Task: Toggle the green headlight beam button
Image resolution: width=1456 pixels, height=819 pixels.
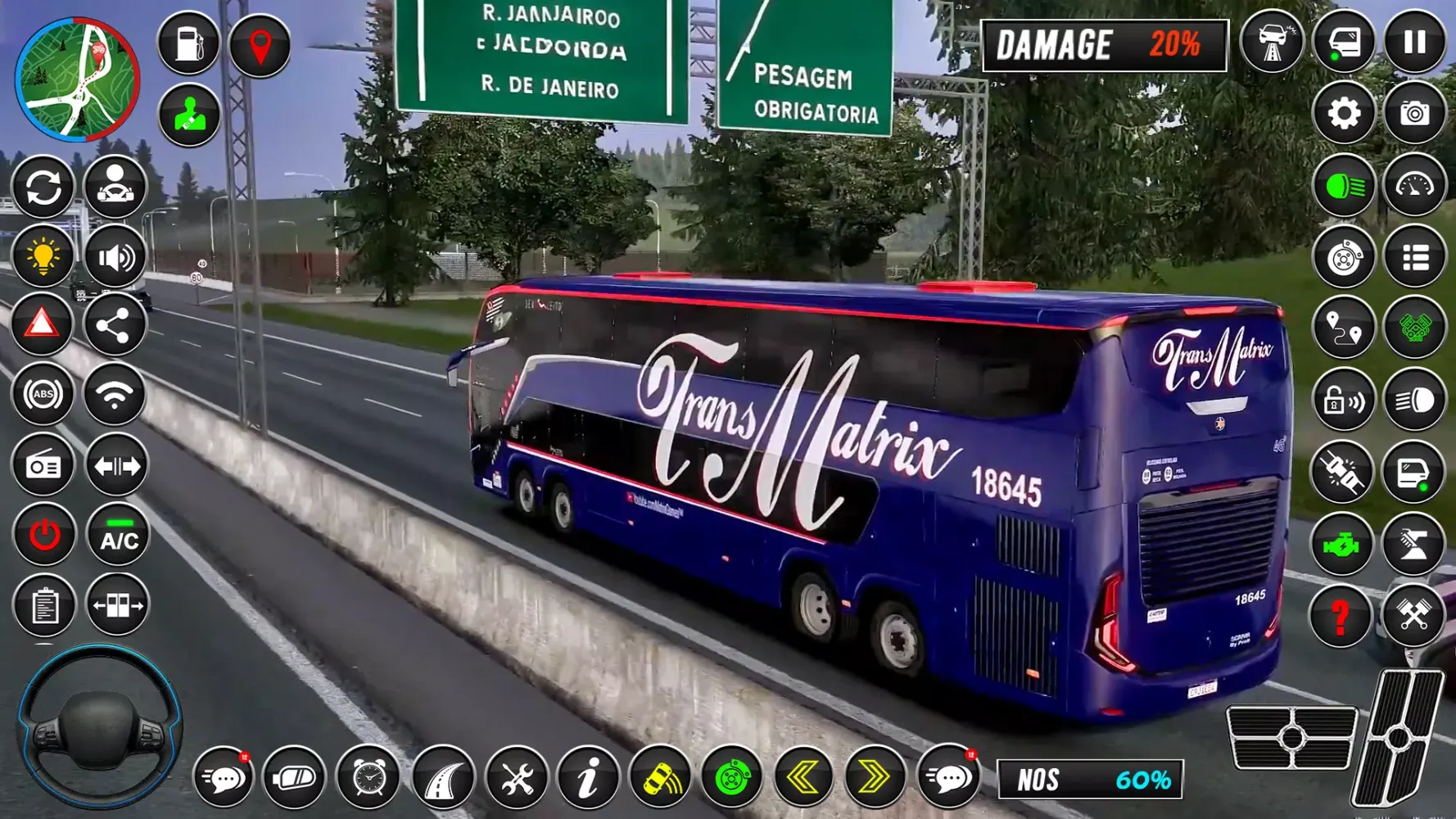Action: point(1344,187)
